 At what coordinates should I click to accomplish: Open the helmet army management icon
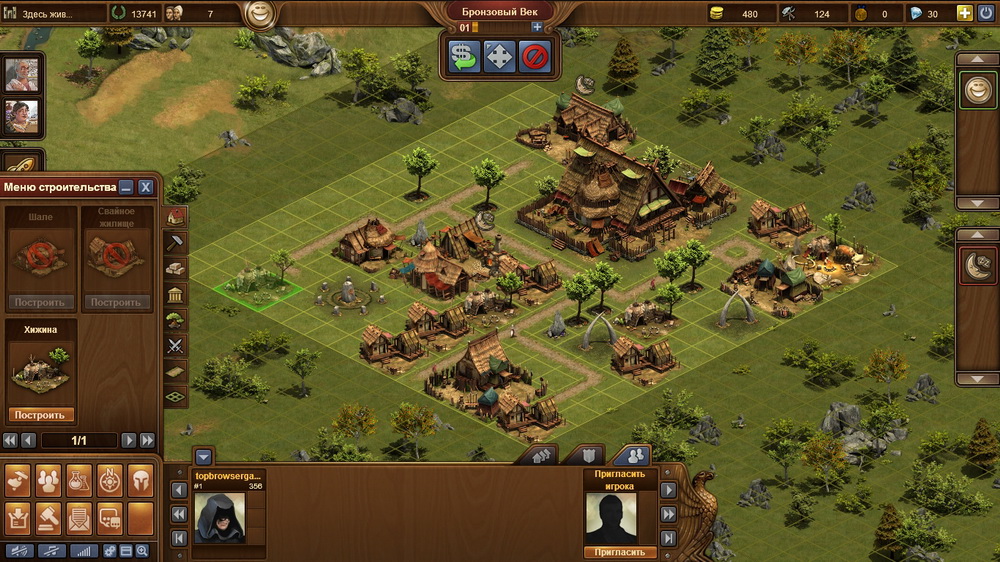coord(140,481)
